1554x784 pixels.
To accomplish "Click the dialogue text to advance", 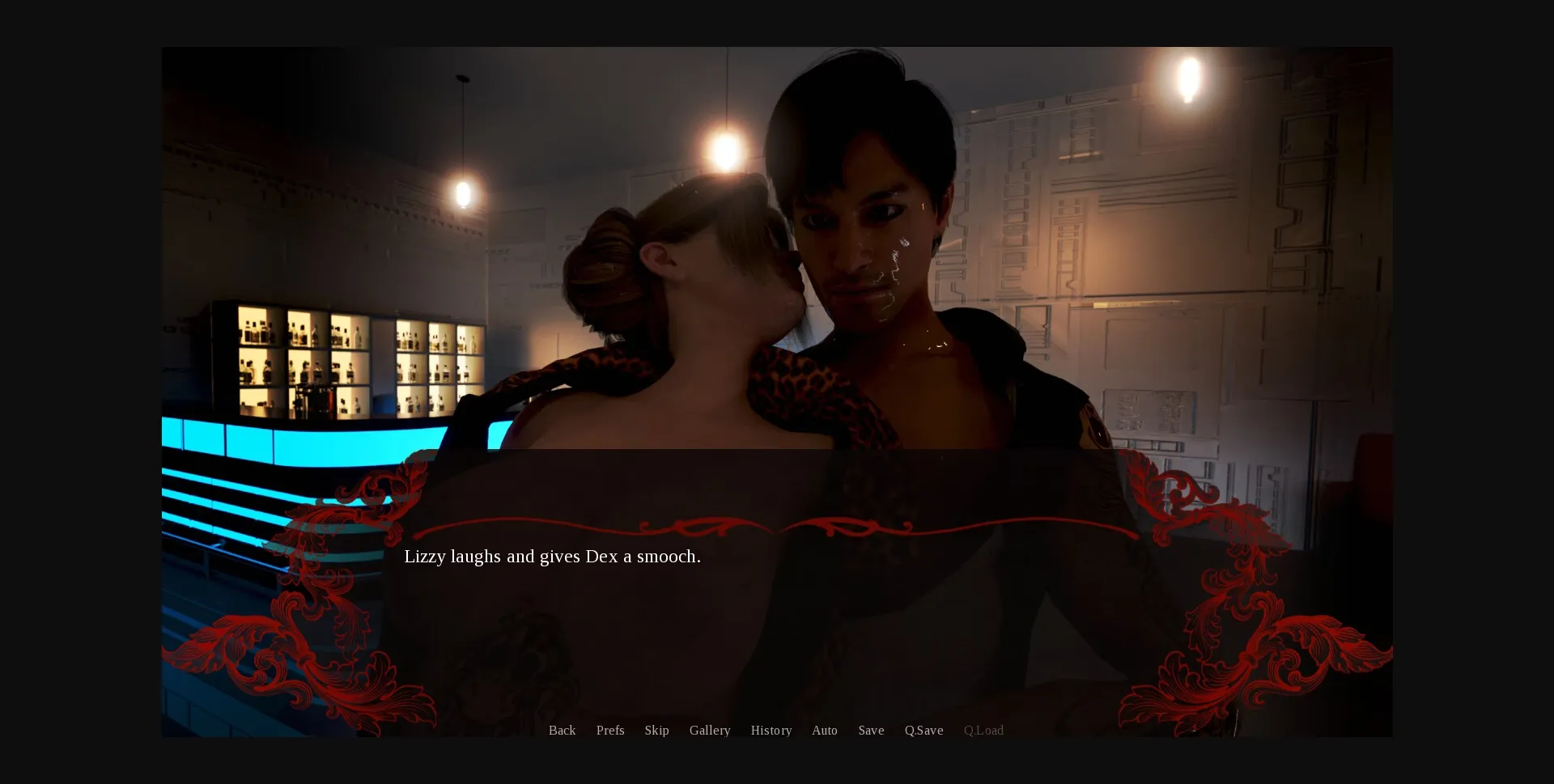I will coord(553,557).
